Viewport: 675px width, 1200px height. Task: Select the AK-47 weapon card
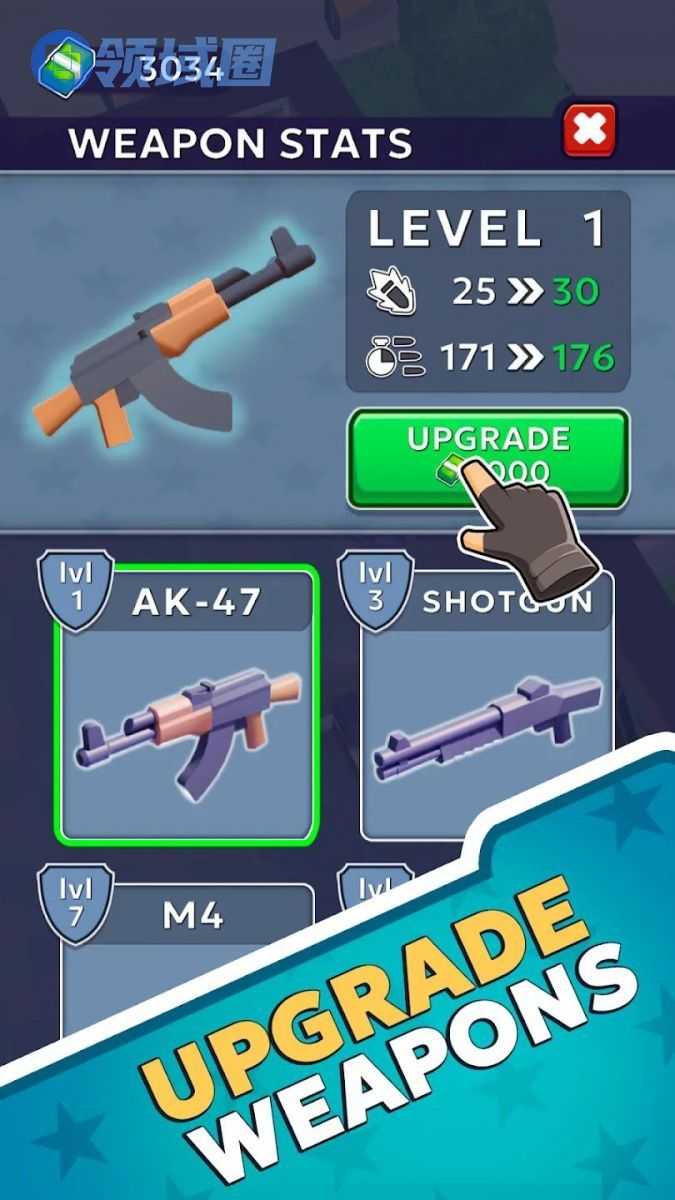click(x=190, y=705)
